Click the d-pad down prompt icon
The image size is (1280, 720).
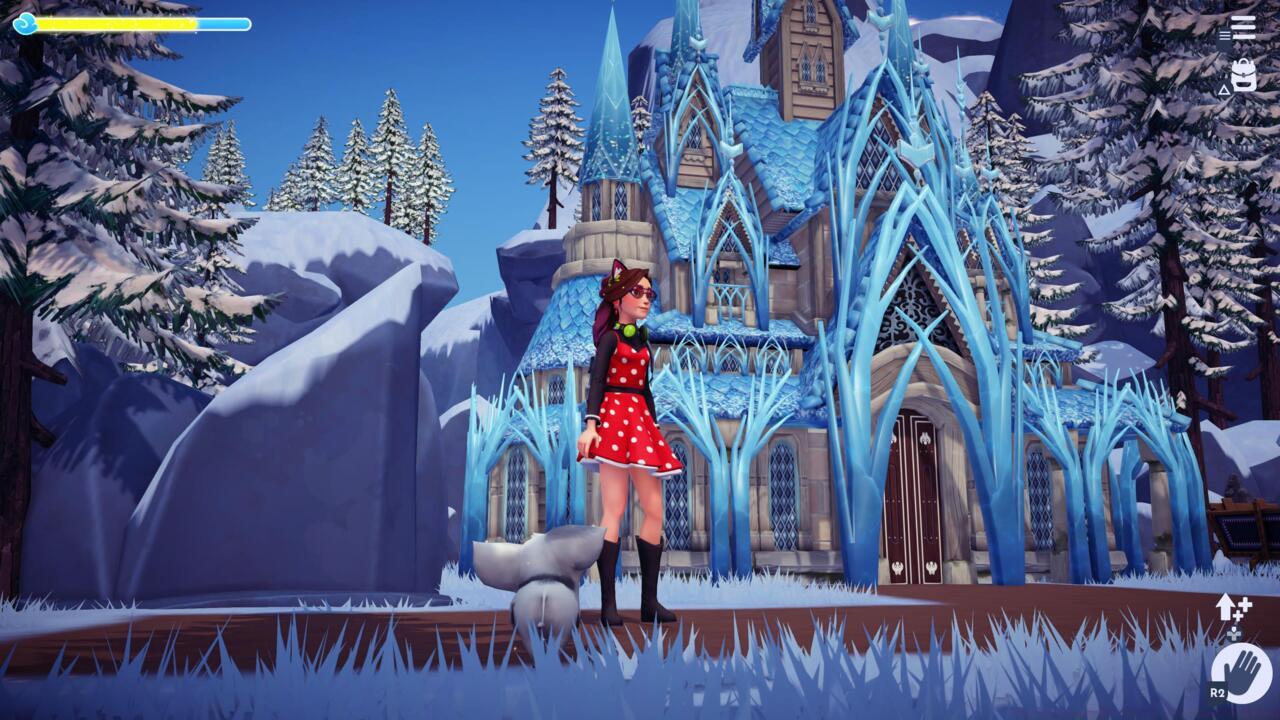click(1233, 632)
